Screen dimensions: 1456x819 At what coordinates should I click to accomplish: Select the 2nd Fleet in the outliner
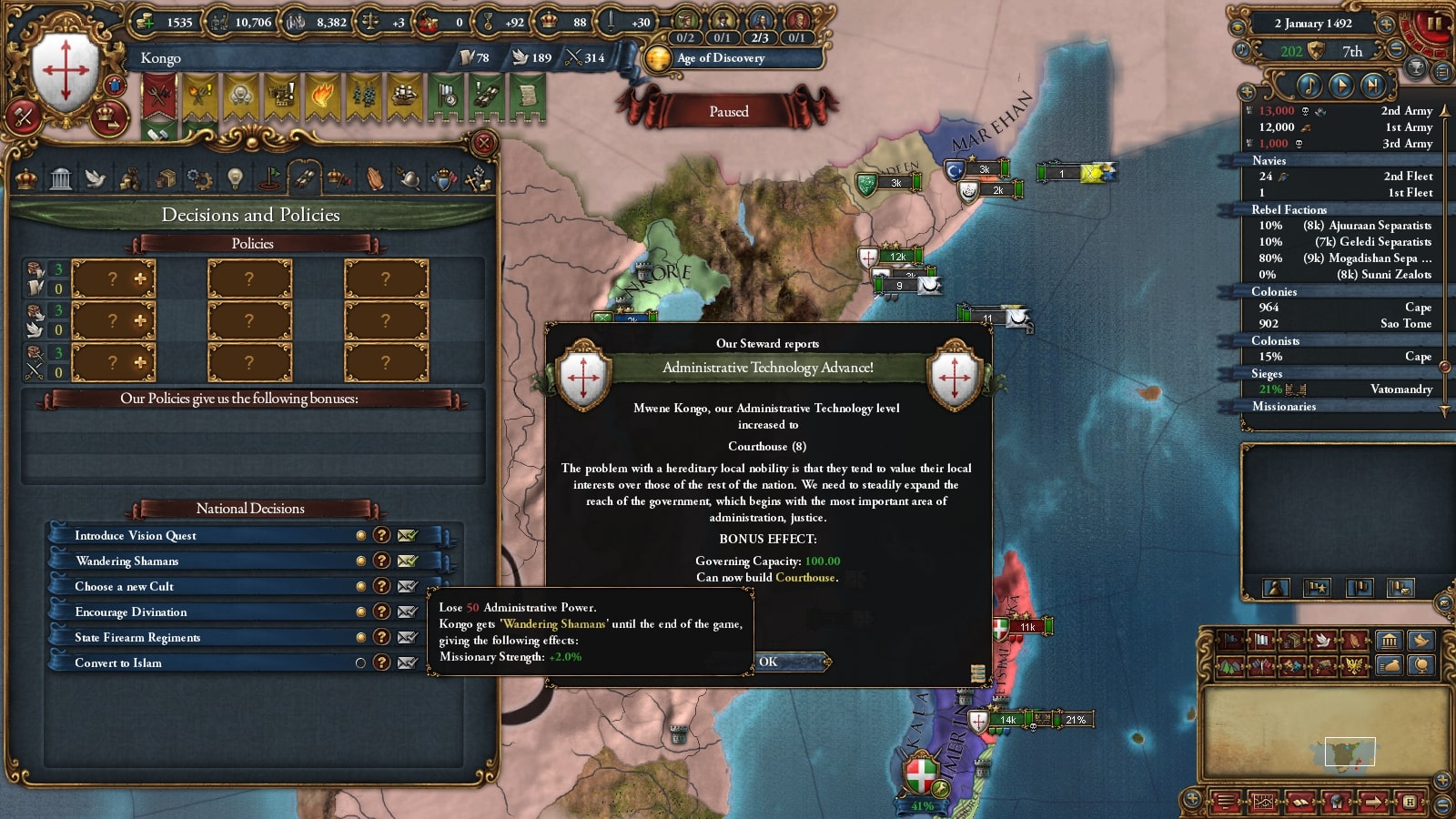pyautogui.click(x=1408, y=177)
